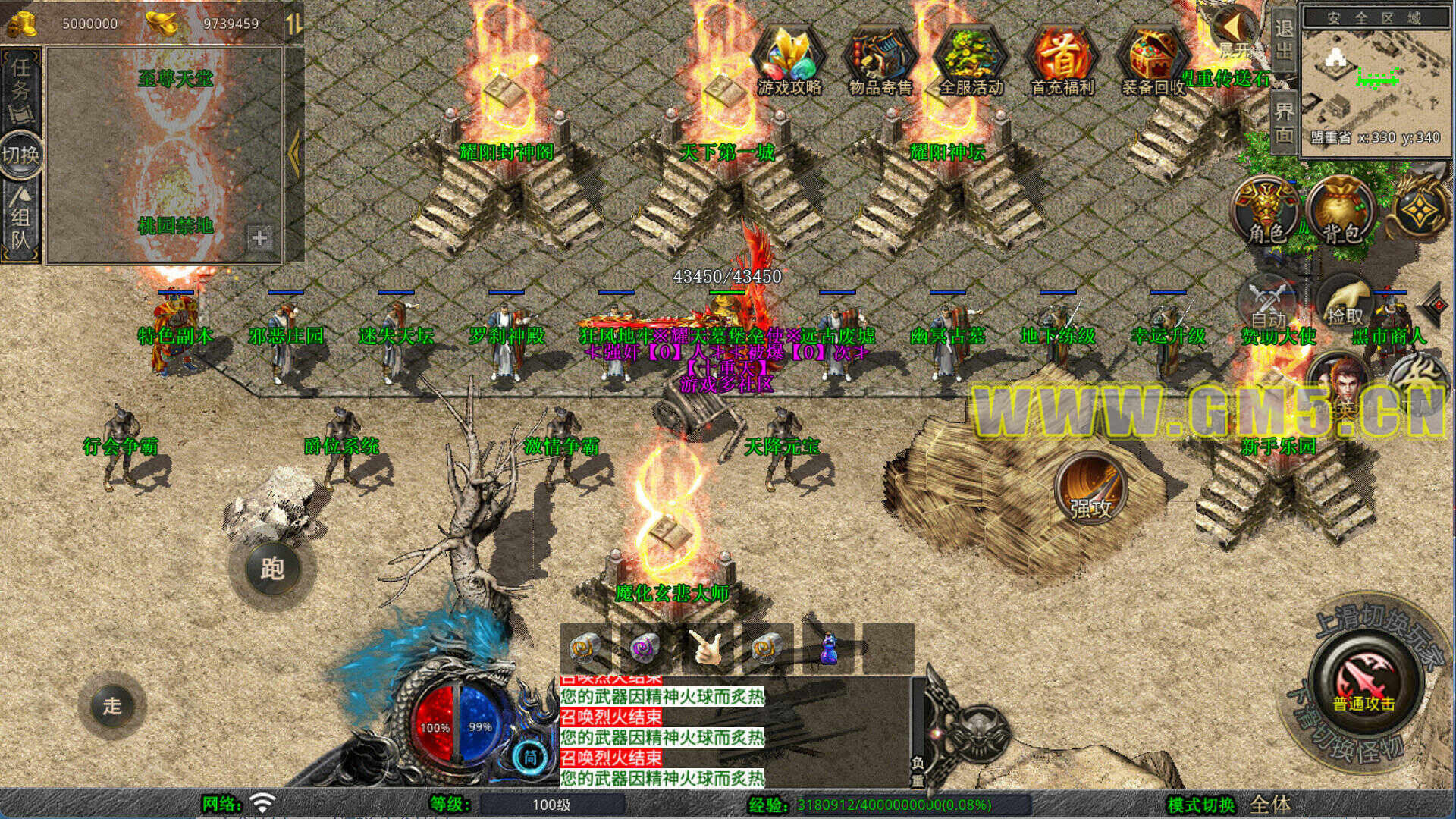Select the 跑 run movement button
Viewport: 1456px width, 819px height.
click(272, 568)
